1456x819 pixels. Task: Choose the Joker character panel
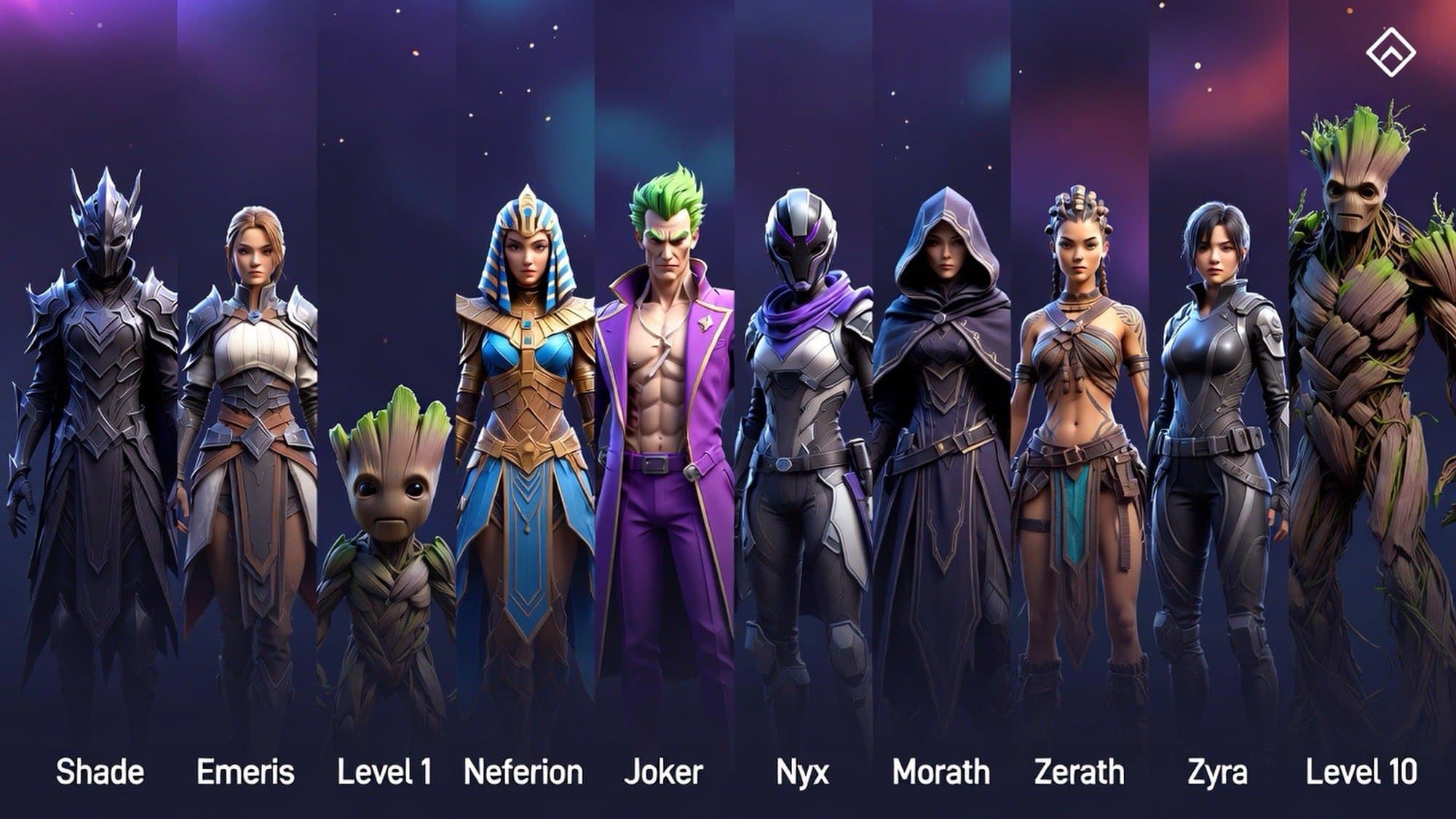[664, 437]
